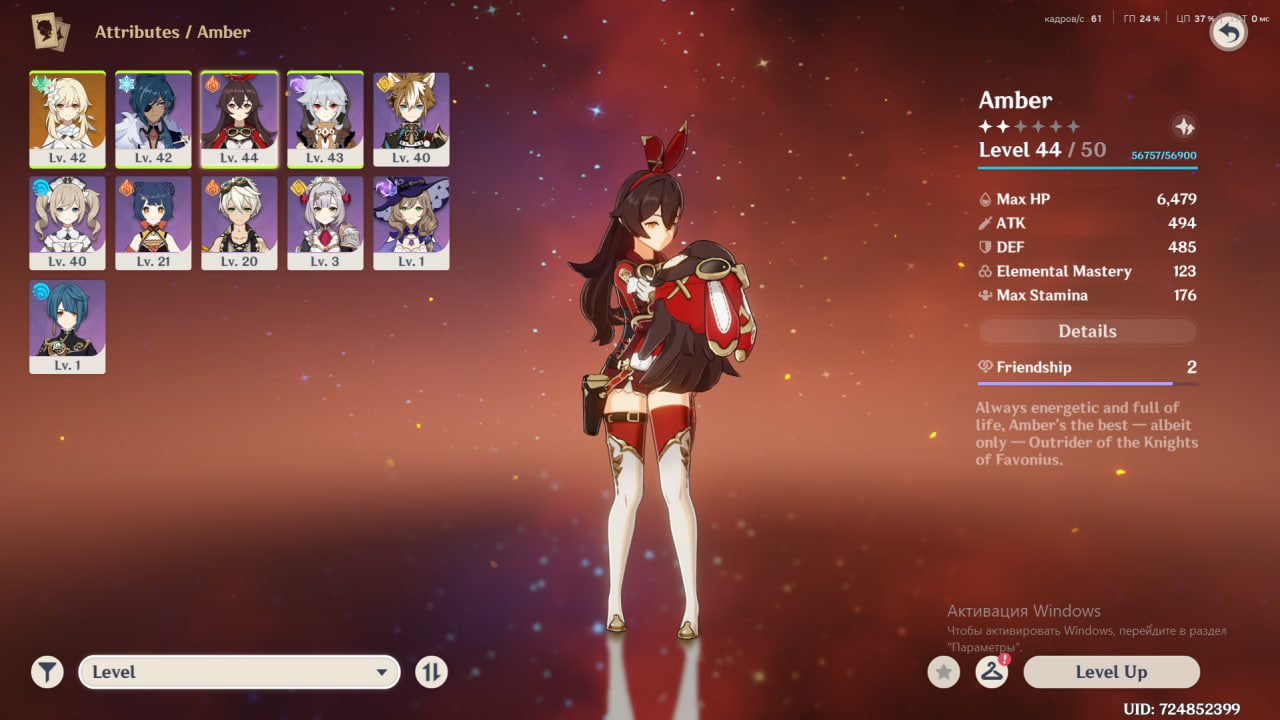1280x720 pixels.
Task: Expand the Level sorting dropdown
Action: click(239, 672)
